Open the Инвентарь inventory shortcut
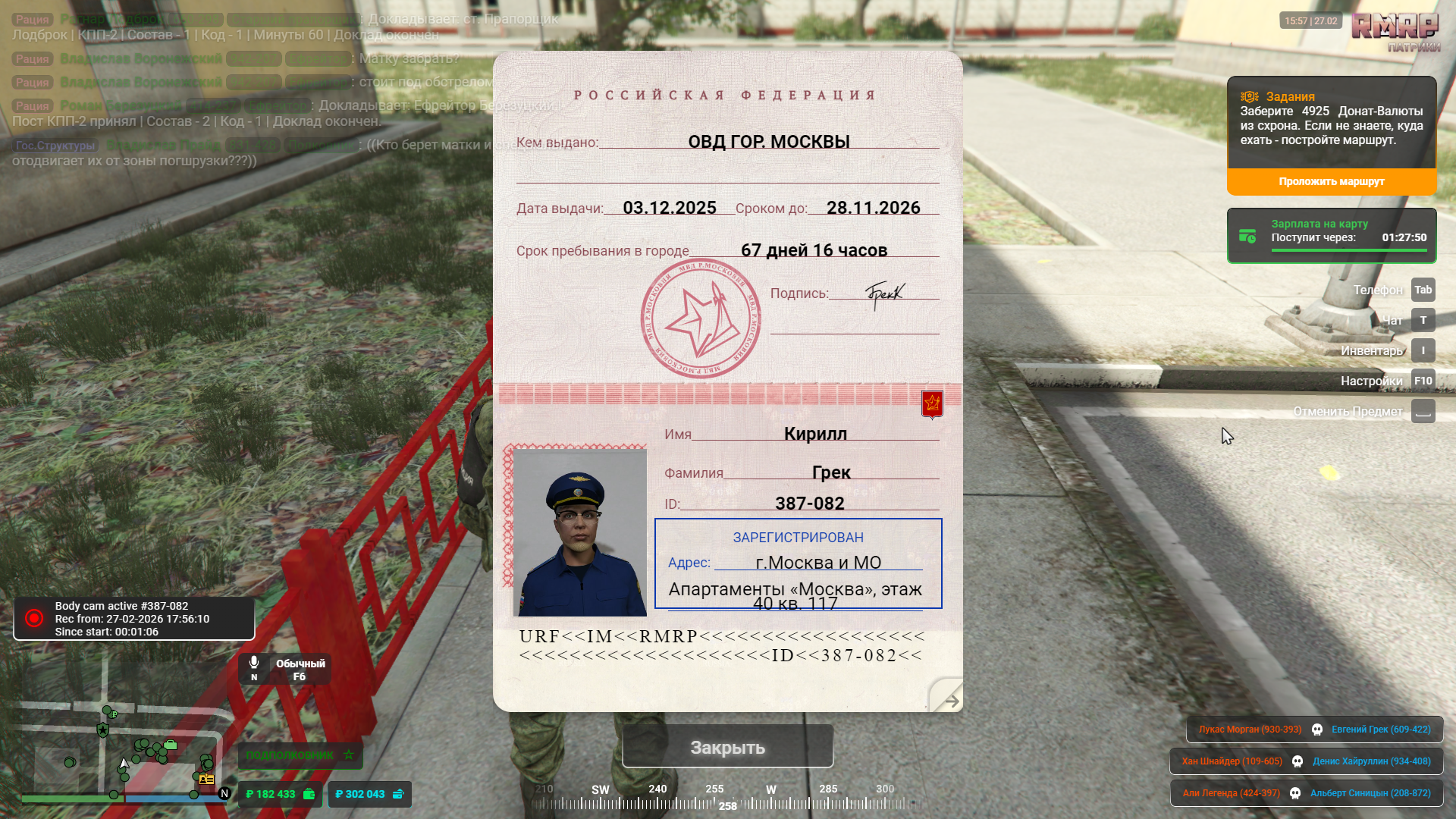 pos(1423,350)
